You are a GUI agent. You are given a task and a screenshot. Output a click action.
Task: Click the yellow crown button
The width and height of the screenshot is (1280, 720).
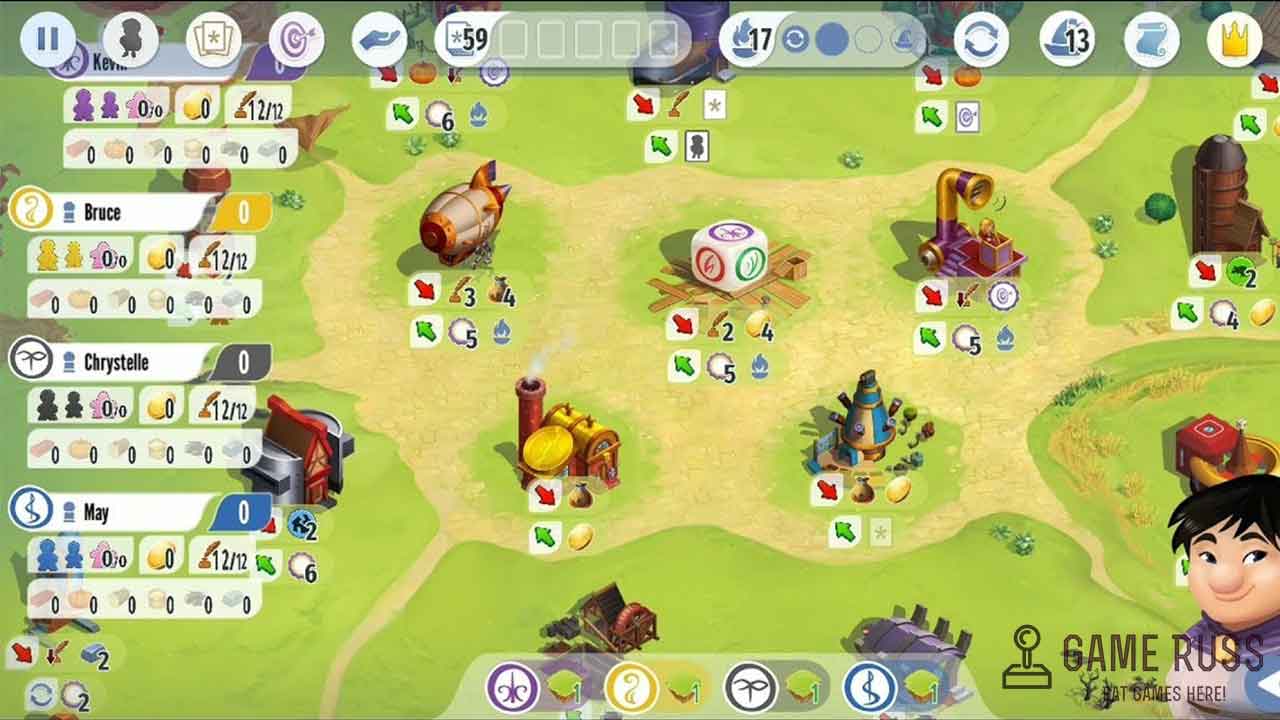point(1234,40)
